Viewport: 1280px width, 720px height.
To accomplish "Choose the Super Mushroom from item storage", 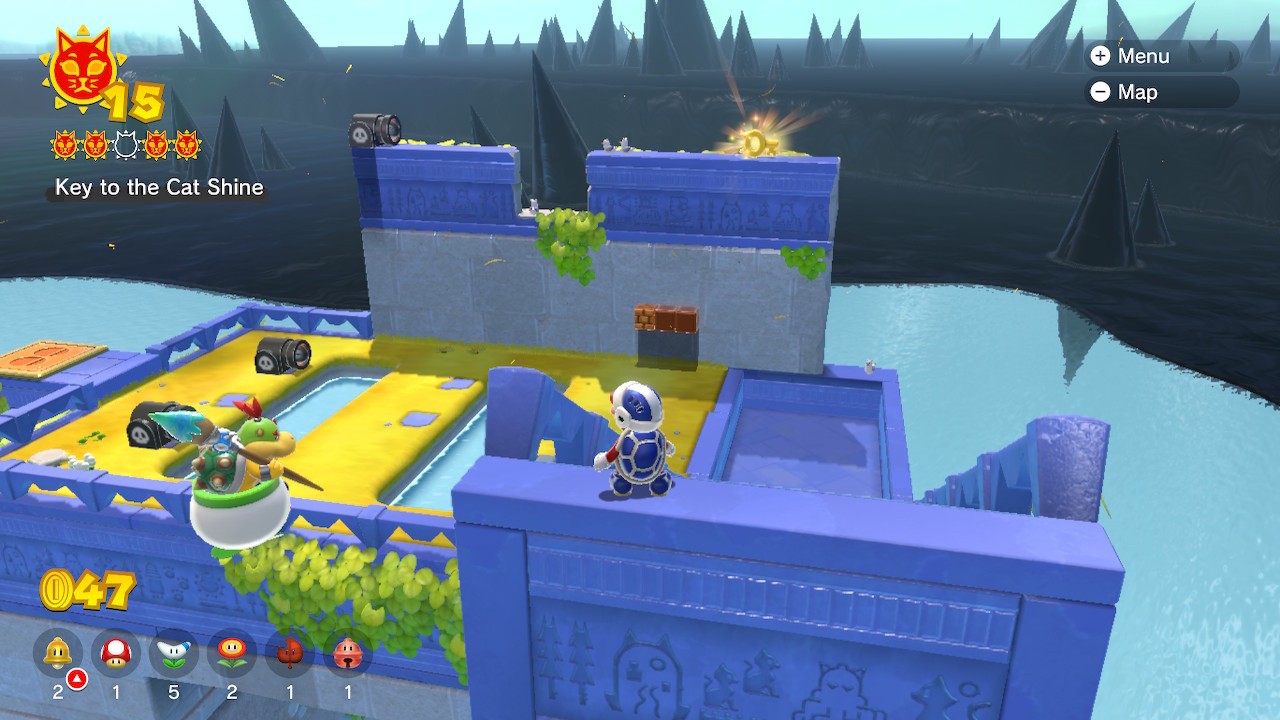I will (116, 654).
